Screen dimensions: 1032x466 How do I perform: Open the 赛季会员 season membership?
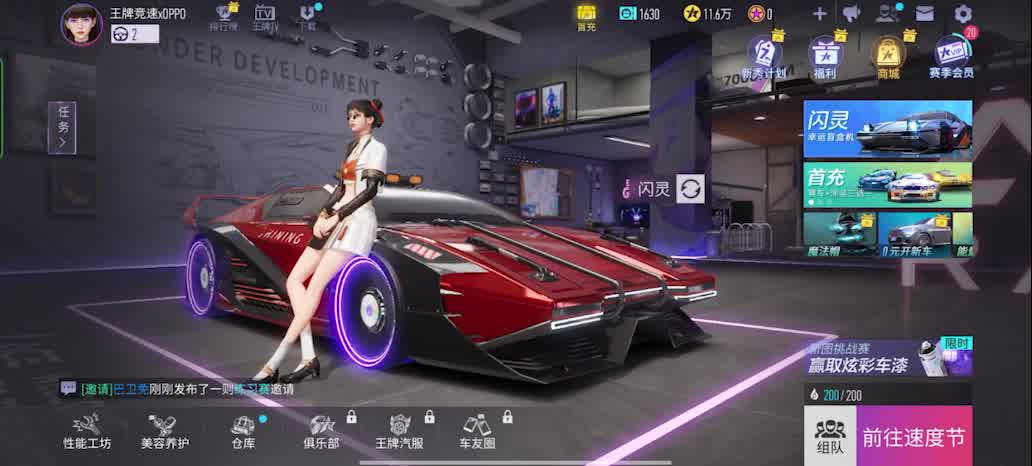(x=950, y=56)
